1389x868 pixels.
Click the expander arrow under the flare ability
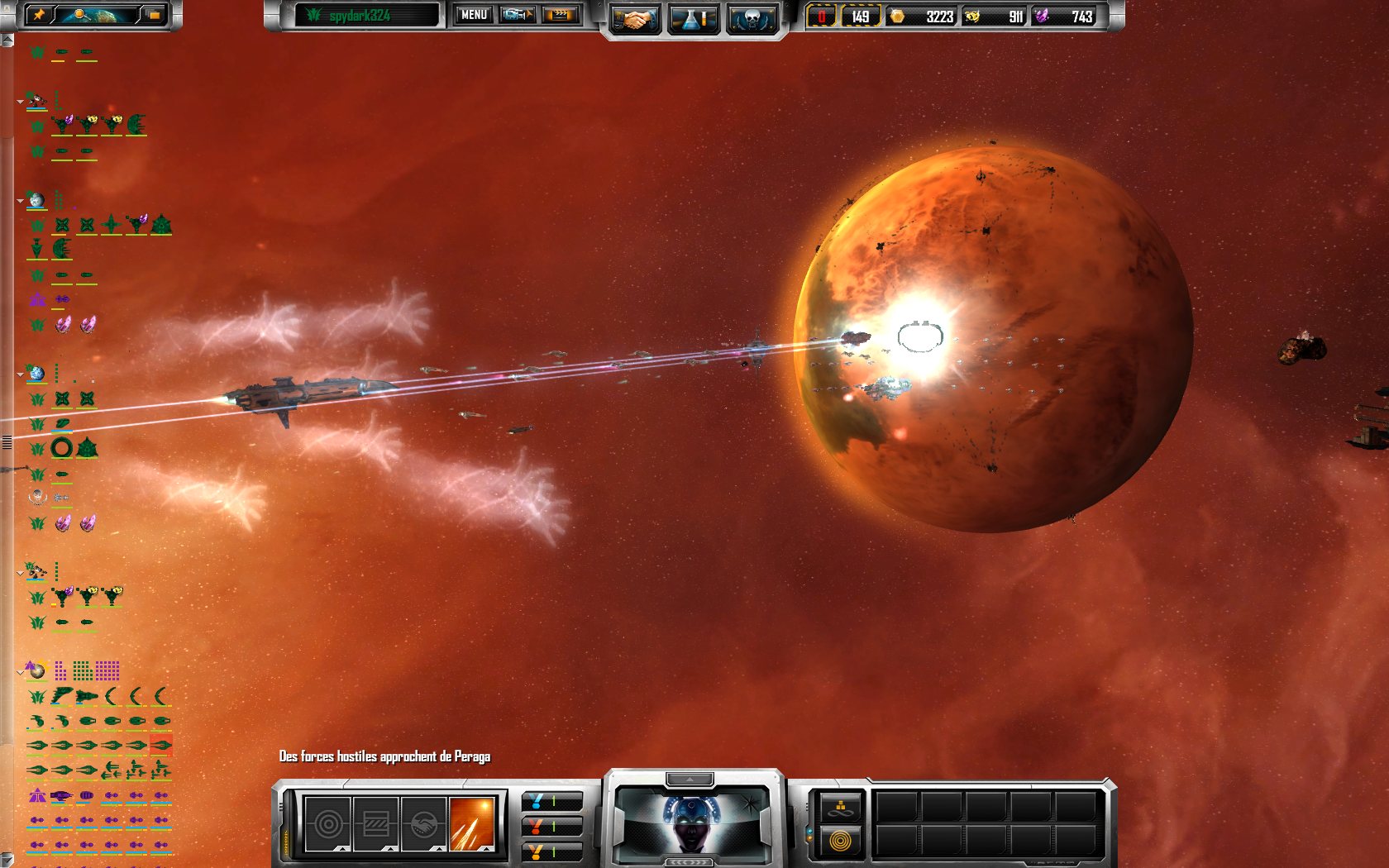click(x=486, y=848)
